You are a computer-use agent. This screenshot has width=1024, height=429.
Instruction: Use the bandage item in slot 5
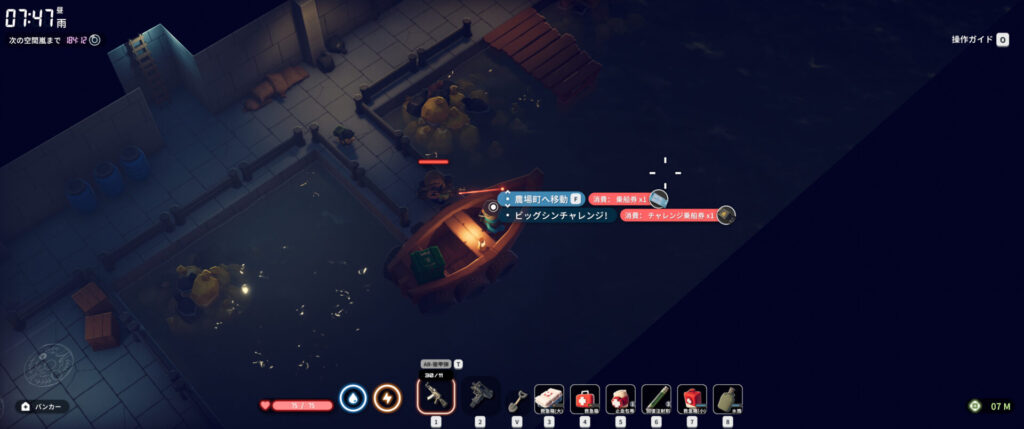click(x=620, y=399)
